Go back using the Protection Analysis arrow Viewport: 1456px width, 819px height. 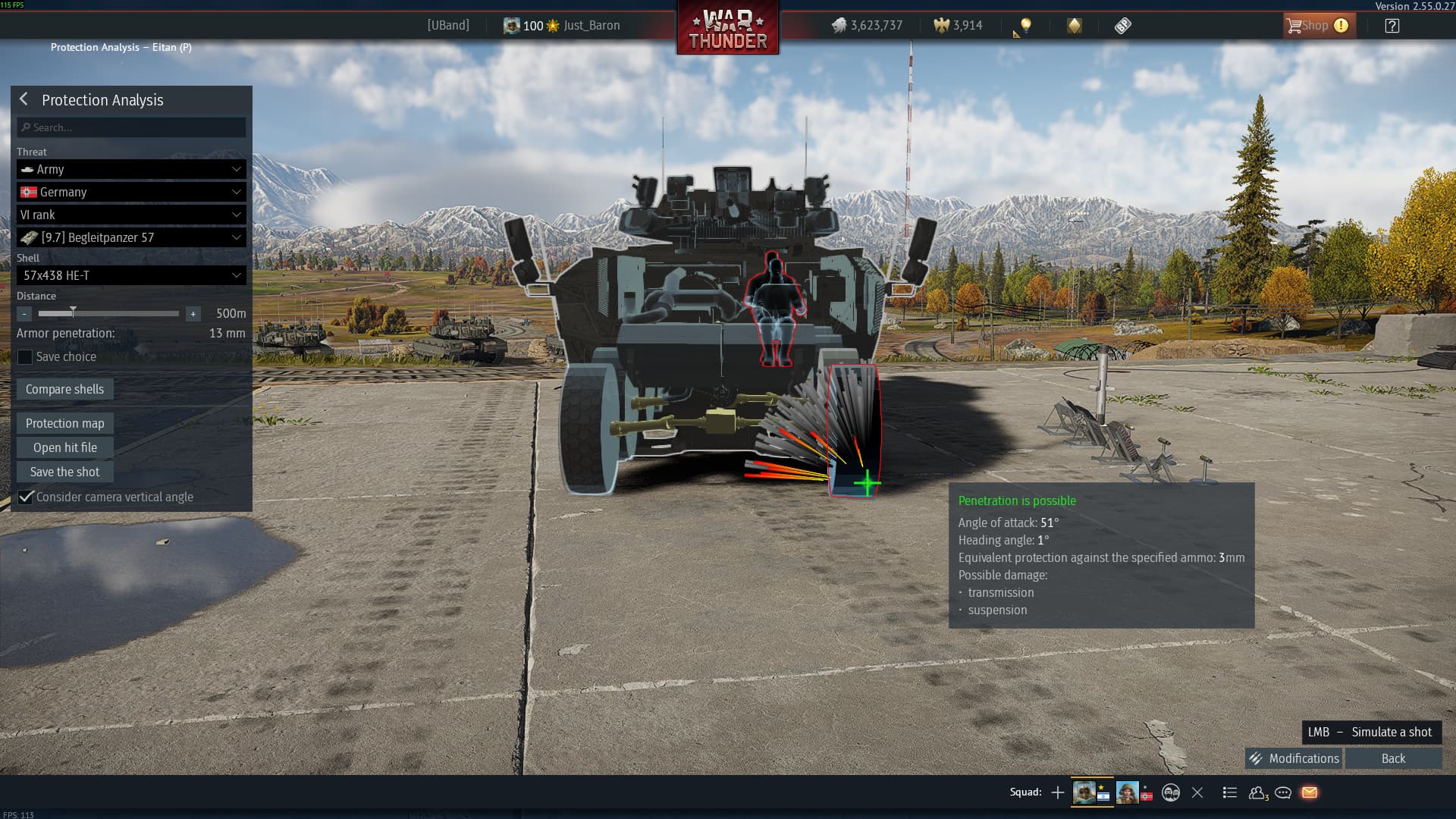(x=24, y=99)
